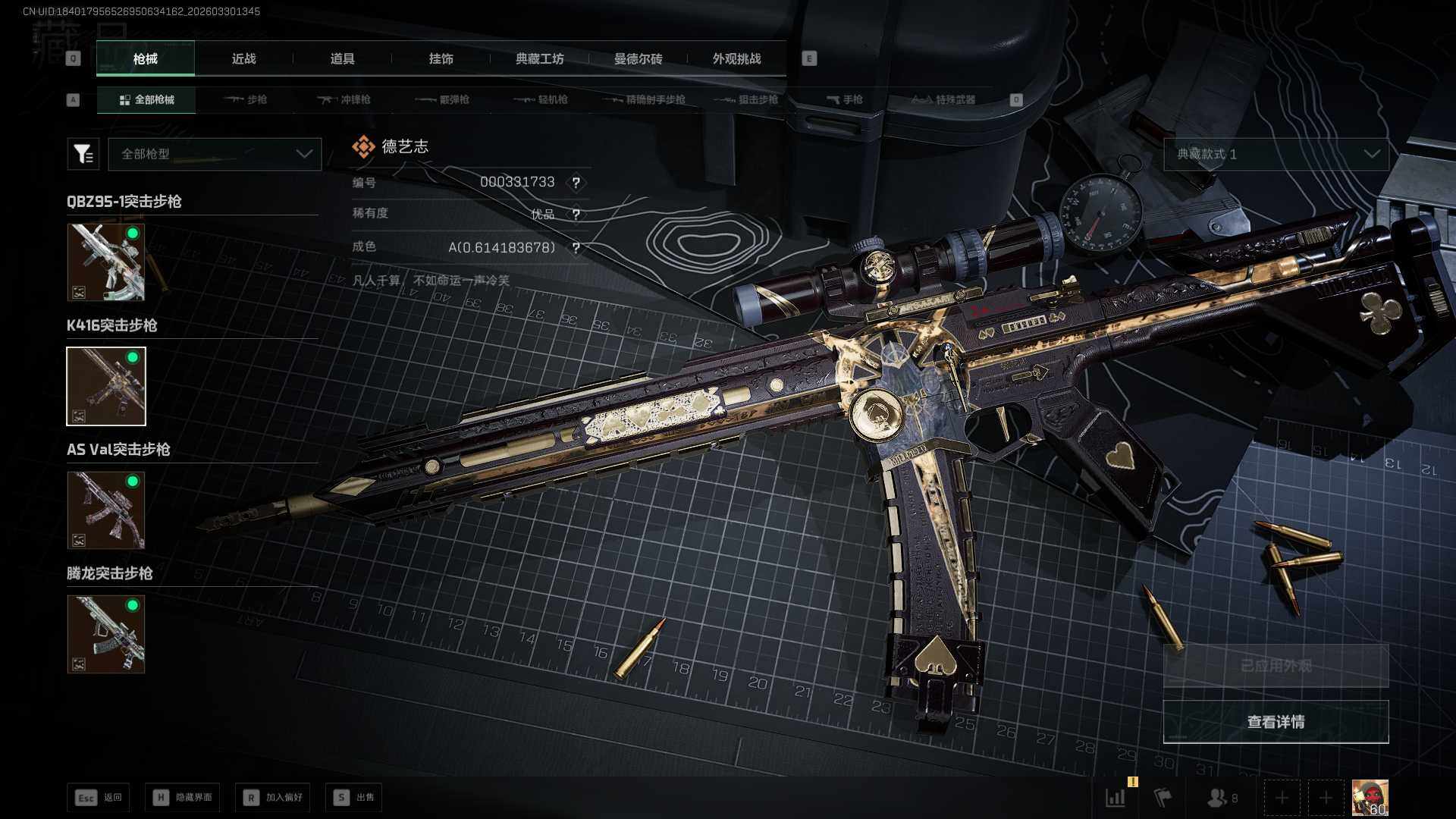Open the 道具 items tab

click(x=342, y=59)
